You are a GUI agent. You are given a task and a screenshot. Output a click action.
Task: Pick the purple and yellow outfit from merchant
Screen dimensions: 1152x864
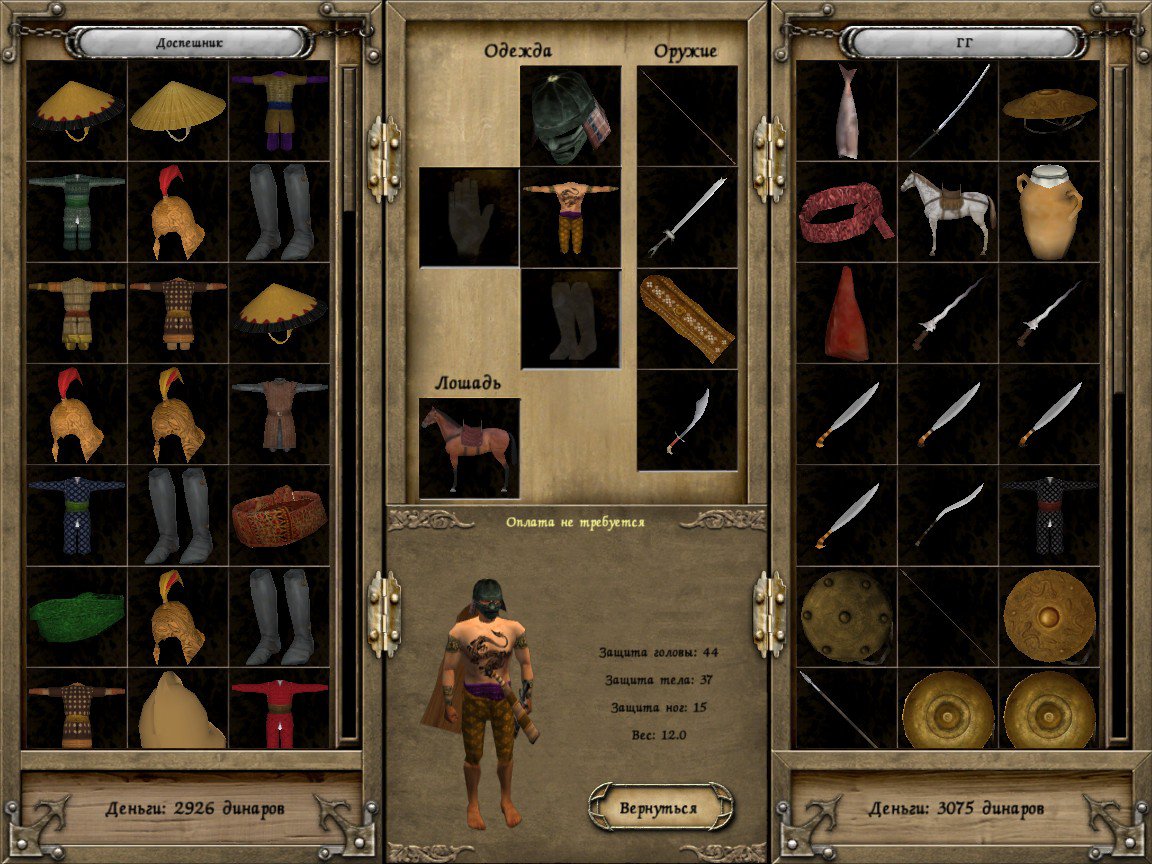coord(279,110)
